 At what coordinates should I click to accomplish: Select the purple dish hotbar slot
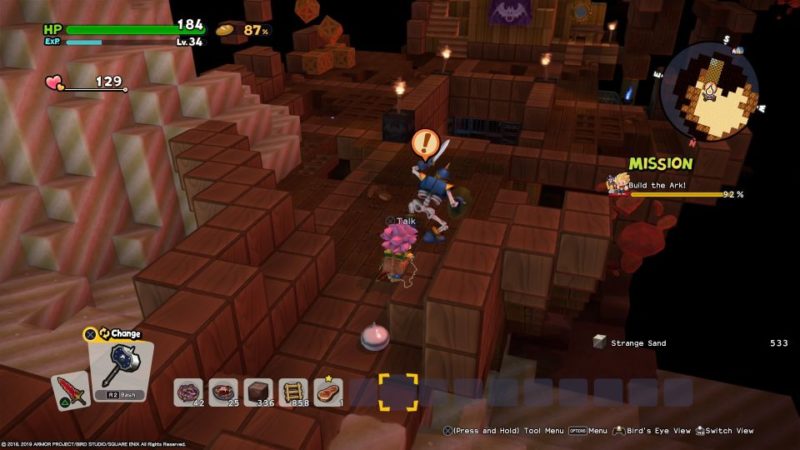click(189, 391)
